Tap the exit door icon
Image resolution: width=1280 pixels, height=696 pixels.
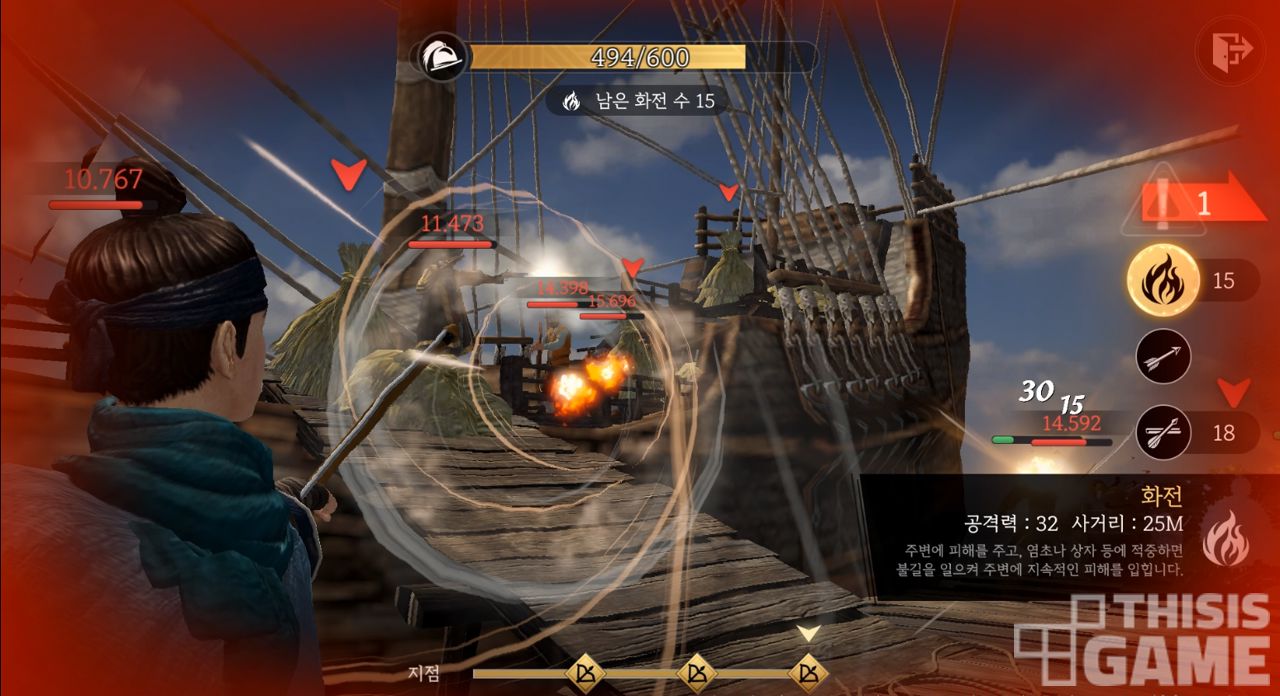1230,48
